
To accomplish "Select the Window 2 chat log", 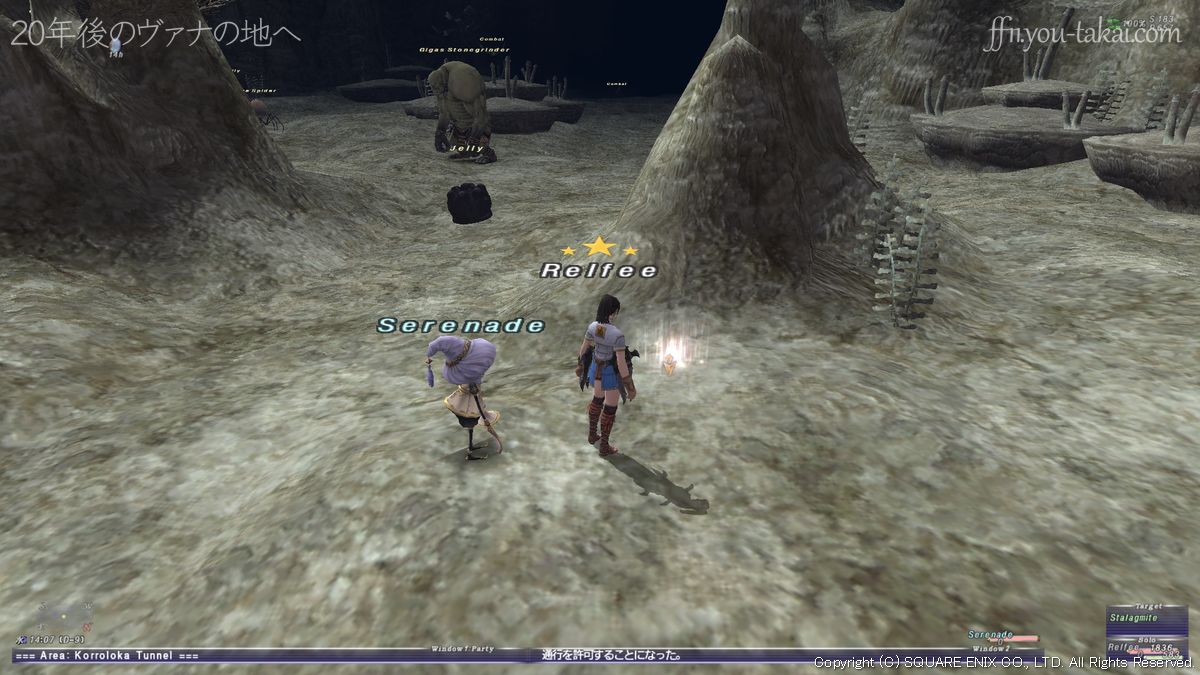I will click(x=992, y=649).
